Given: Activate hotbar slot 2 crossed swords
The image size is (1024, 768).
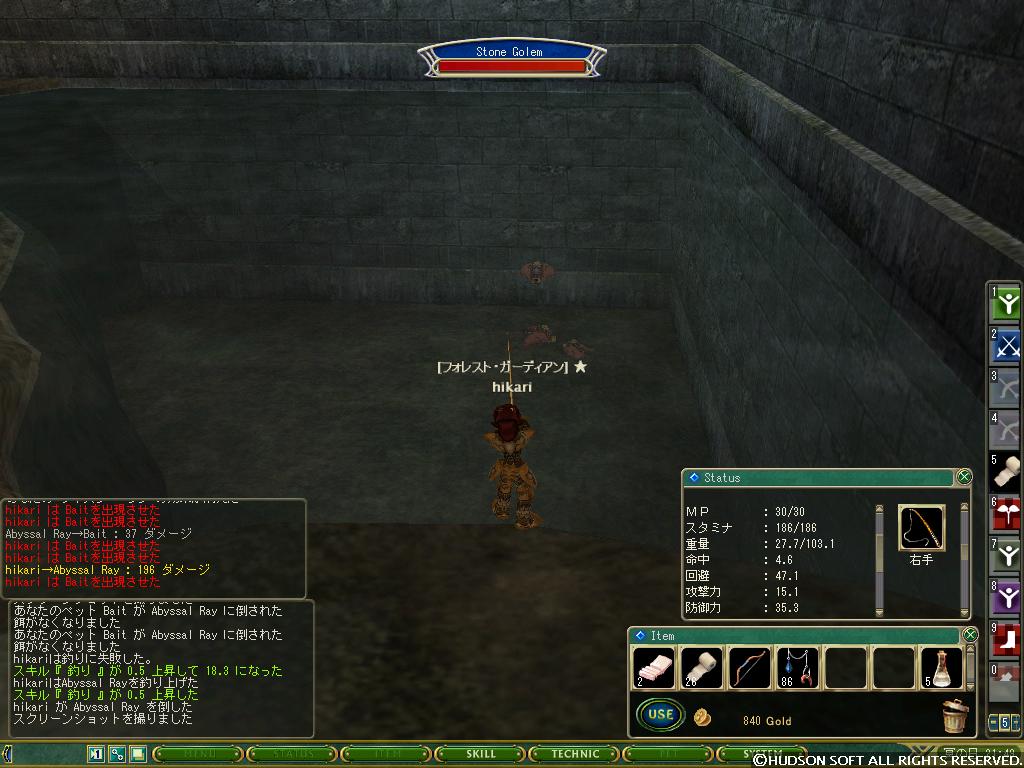Looking at the screenshot, I should click(x=1006, y=346).
